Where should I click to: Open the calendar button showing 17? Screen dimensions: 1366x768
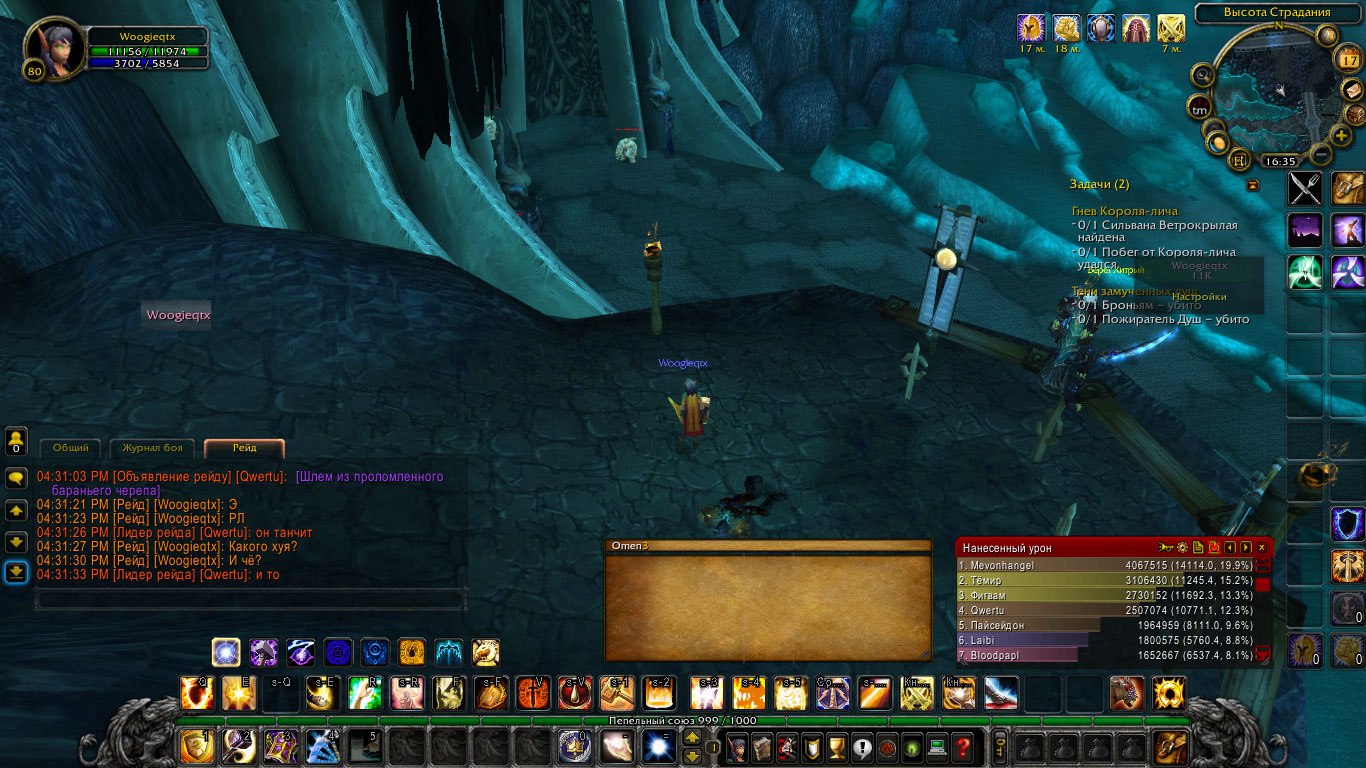(1347, 60)
